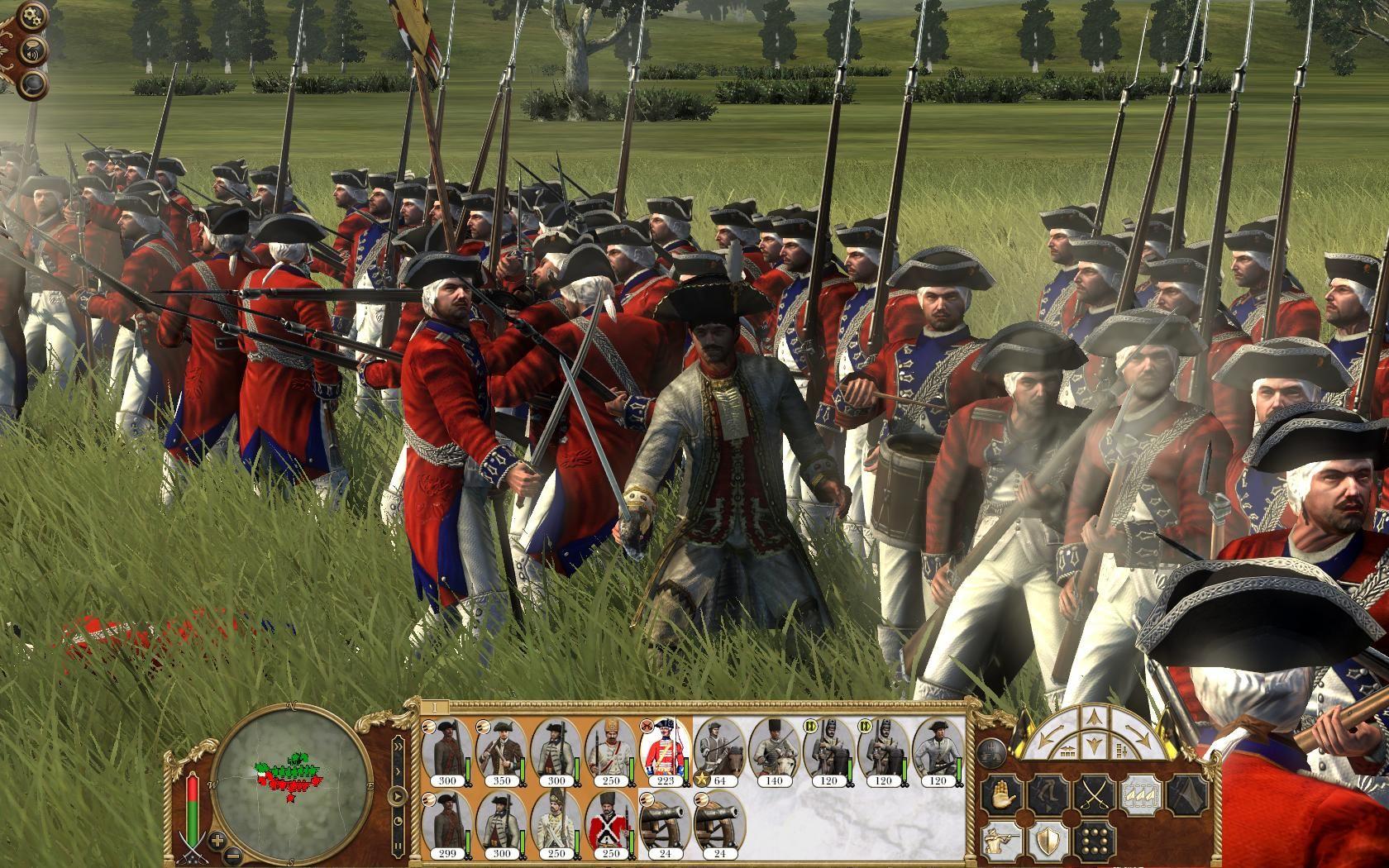Image resolution: width=1389 pixels, height=868 pixels.
Task: Zoom in the minimap with plus button
Action: (x=218, y=841)
